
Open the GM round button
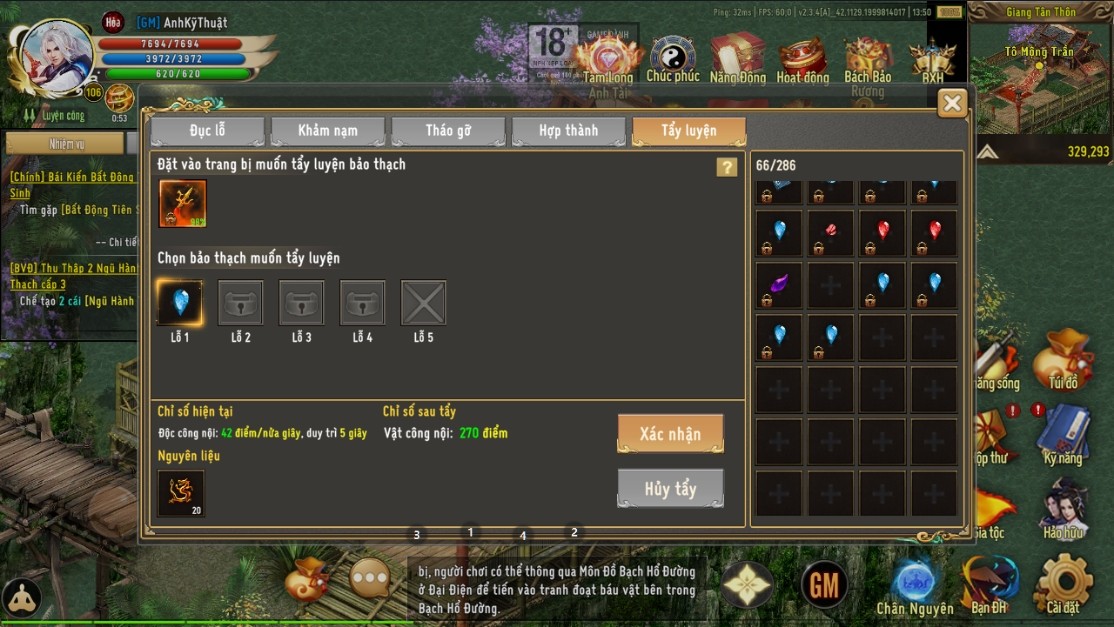coord(824,584)
